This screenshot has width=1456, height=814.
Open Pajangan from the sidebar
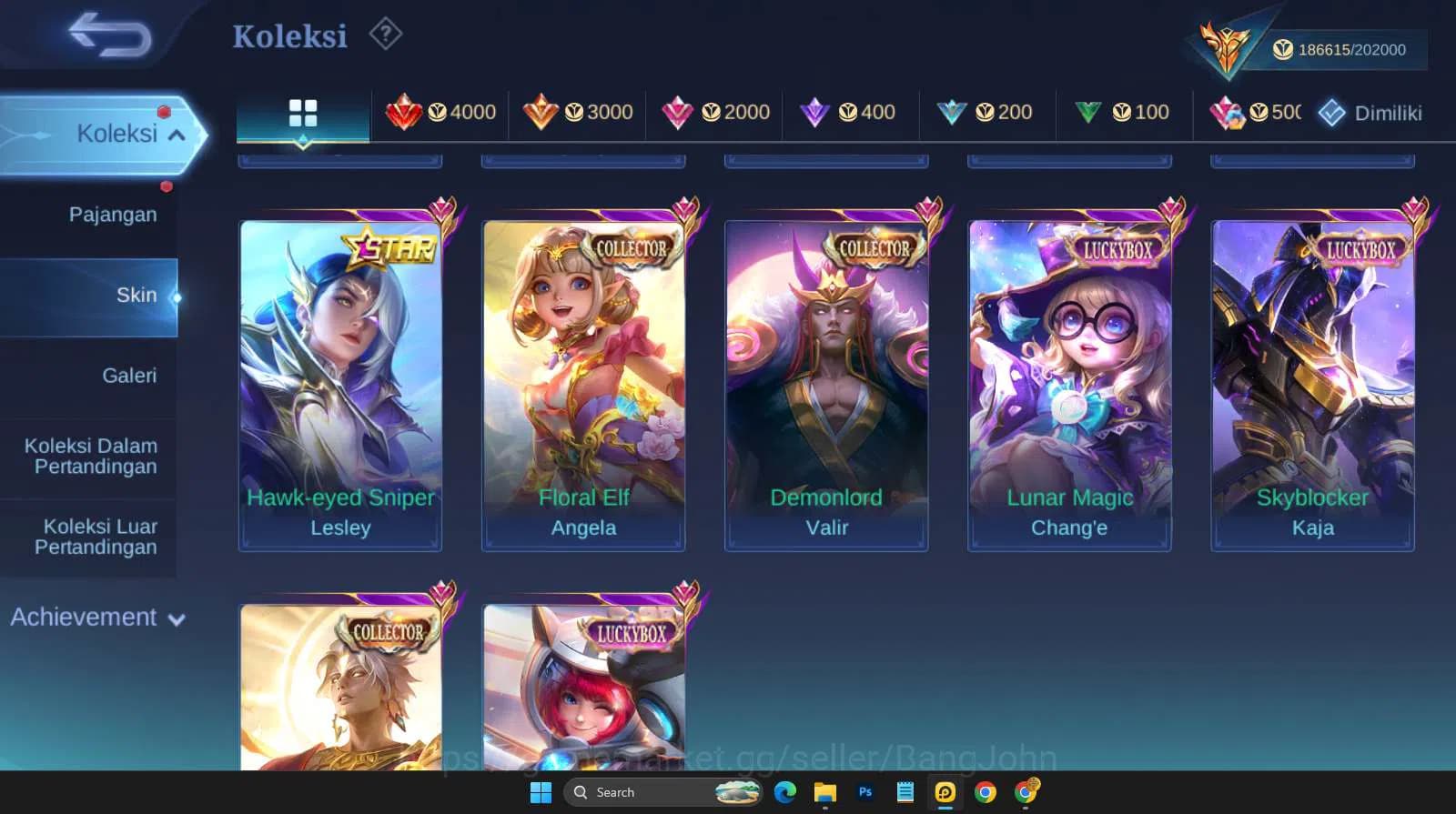(x=113, y=214)
